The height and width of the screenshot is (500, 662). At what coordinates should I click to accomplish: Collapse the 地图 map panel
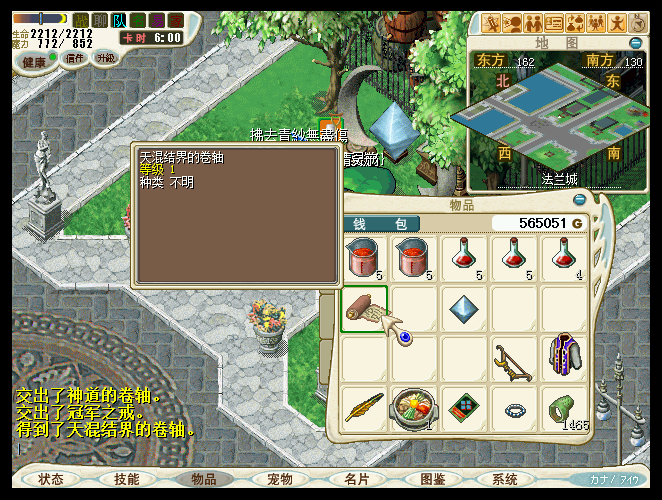[x=635, y=43]
